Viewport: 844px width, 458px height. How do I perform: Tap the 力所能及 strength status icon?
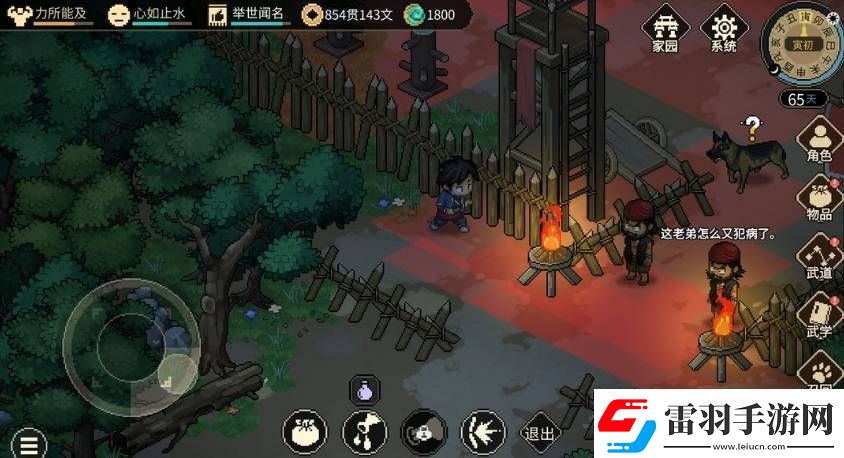pyautogui.click(x=18, y=14)
